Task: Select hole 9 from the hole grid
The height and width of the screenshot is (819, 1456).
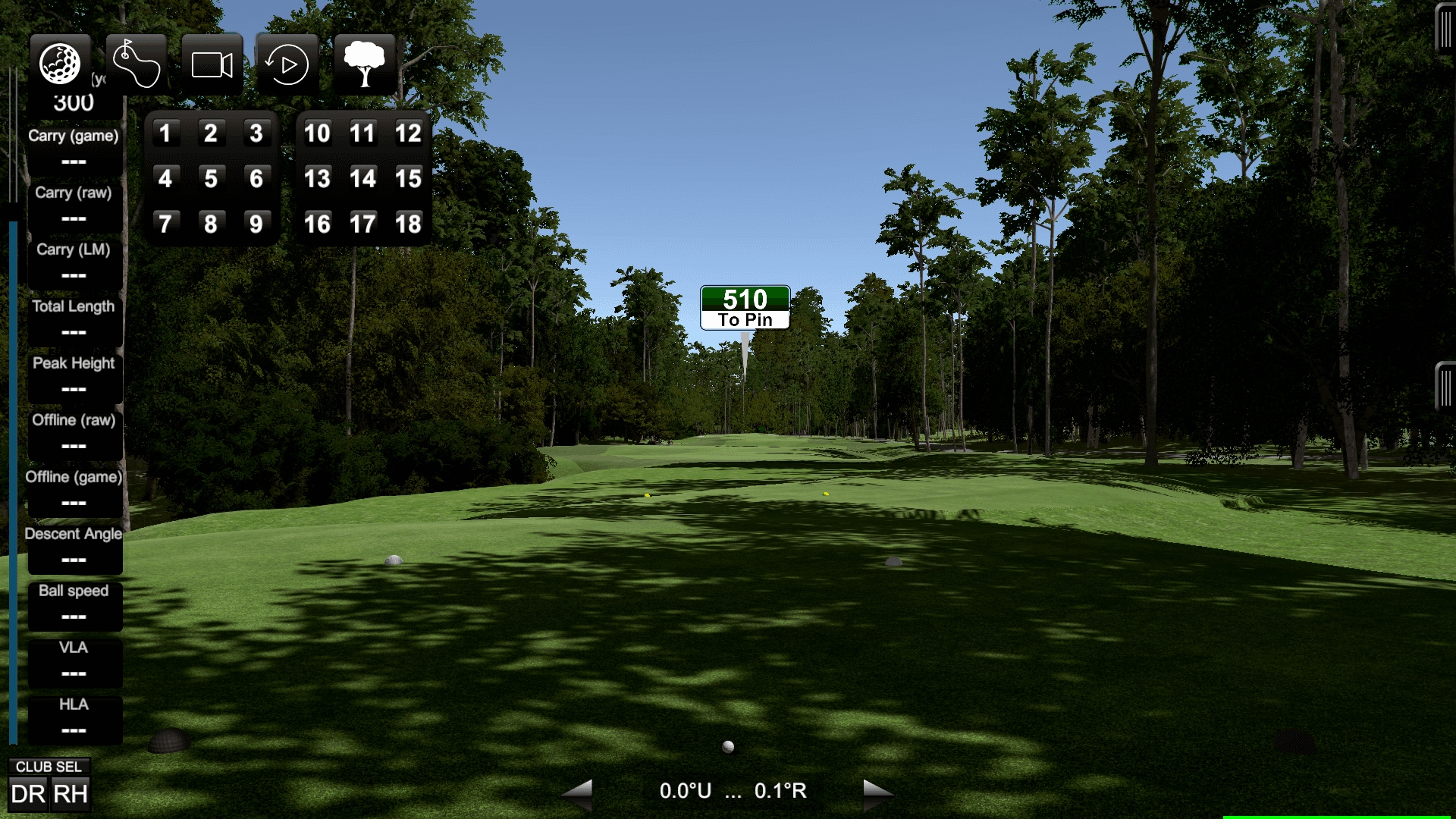Action: [x=256, y=223]
